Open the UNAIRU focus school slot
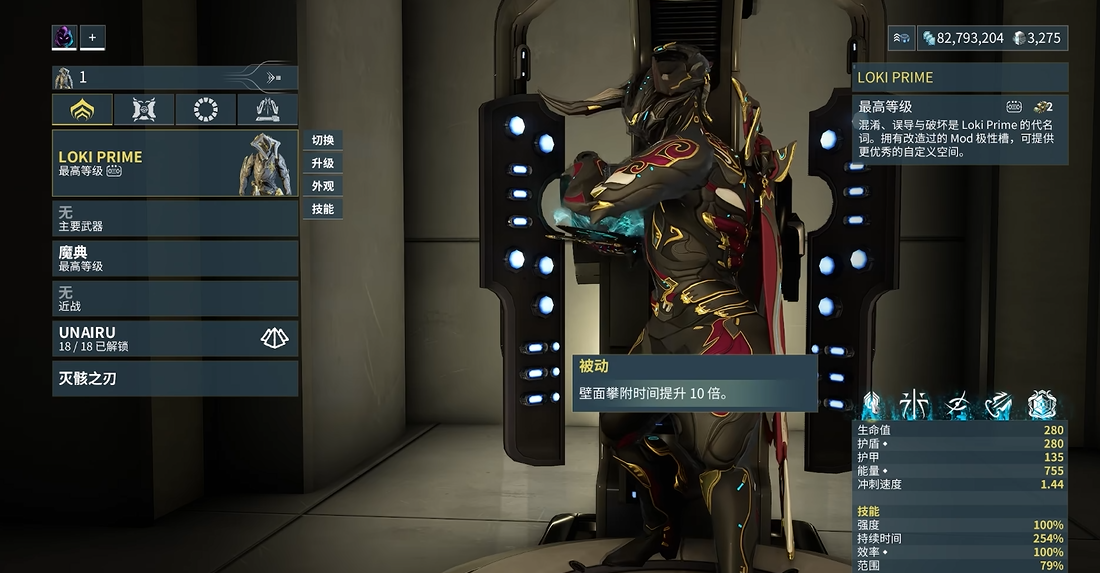The width and height of the screenshot is (1100, 573). (175, 339)
